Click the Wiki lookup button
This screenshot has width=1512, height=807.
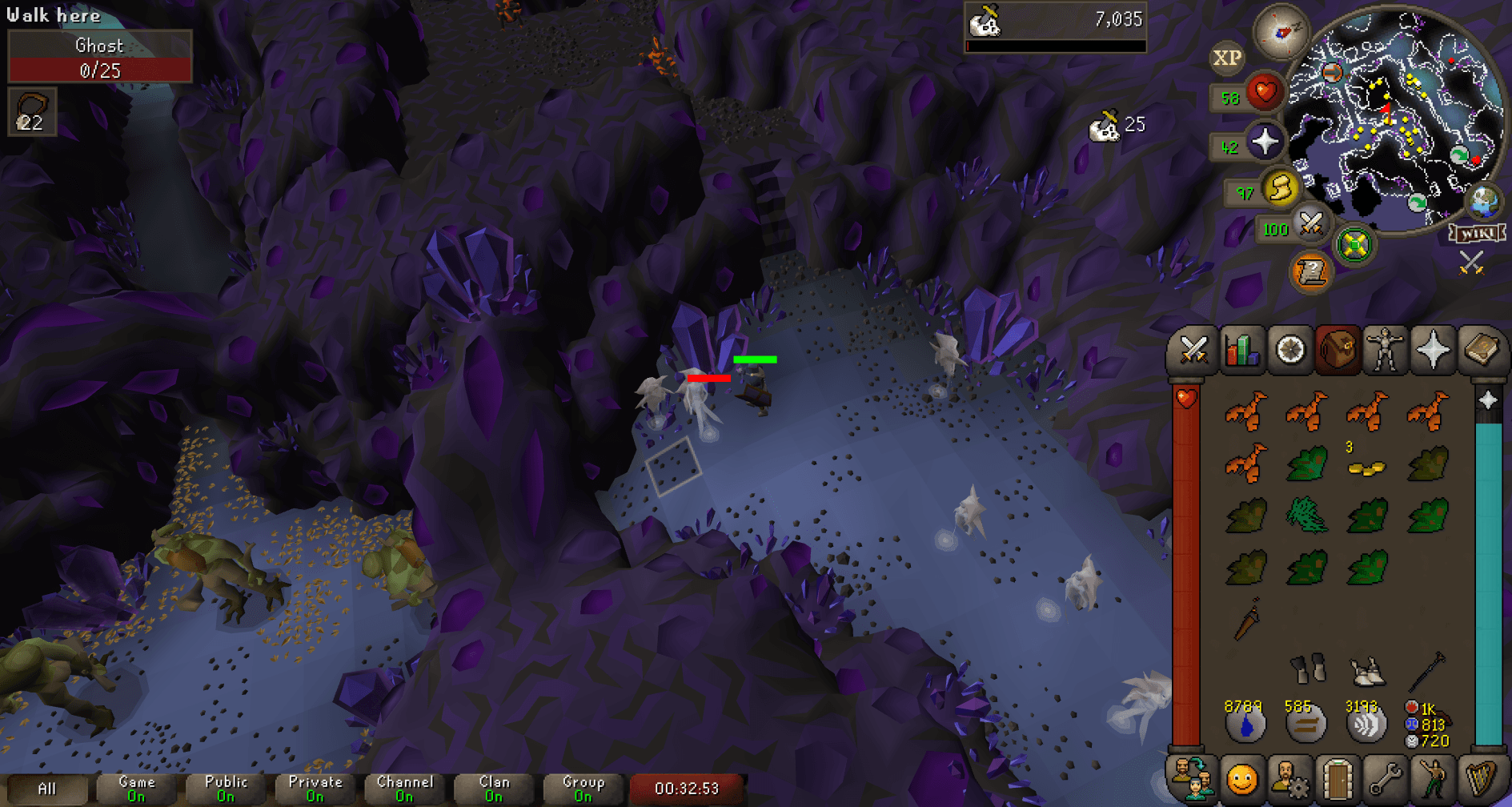coord(1478,233)
